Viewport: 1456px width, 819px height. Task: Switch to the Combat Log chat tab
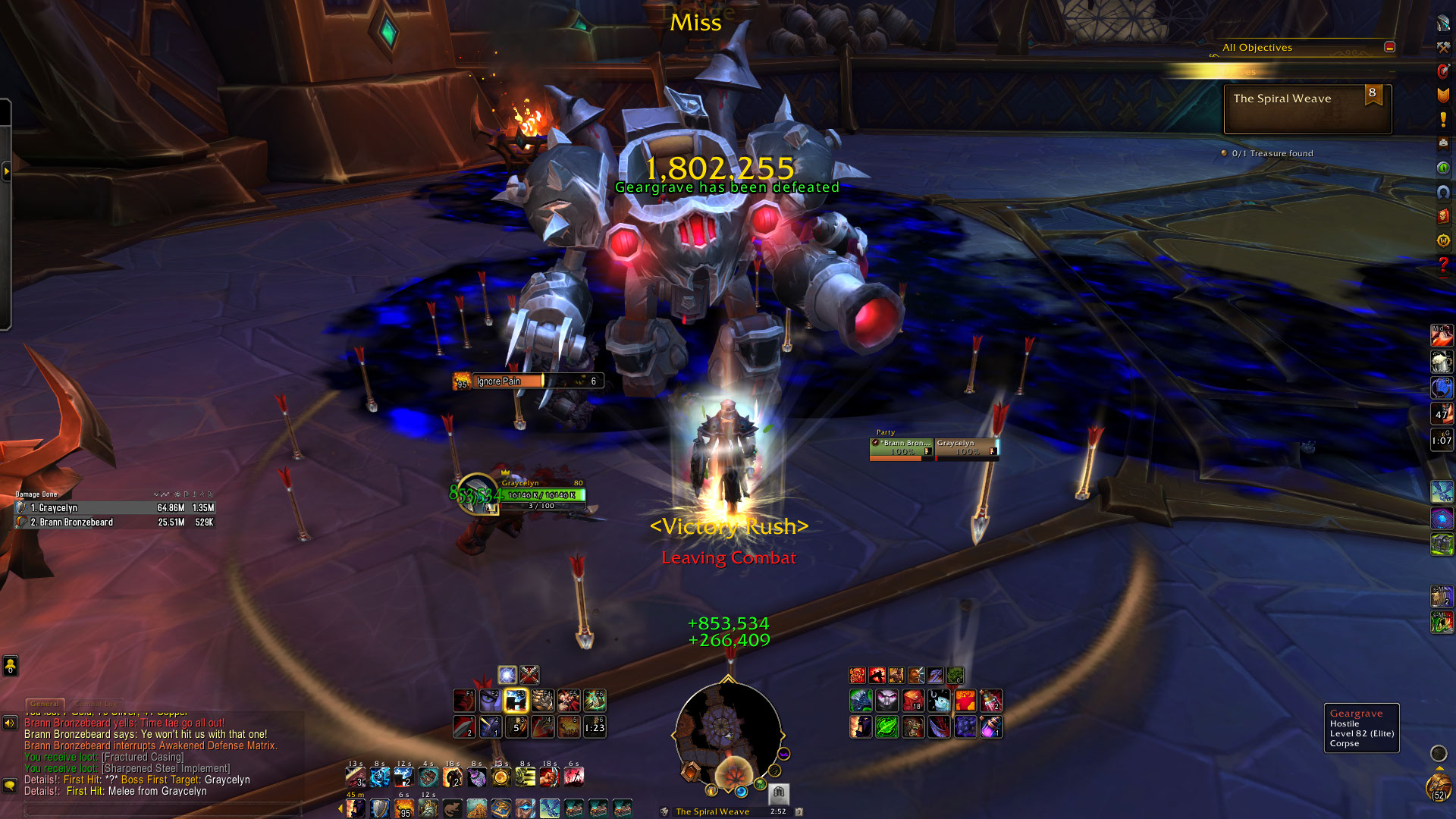(96, 704)
